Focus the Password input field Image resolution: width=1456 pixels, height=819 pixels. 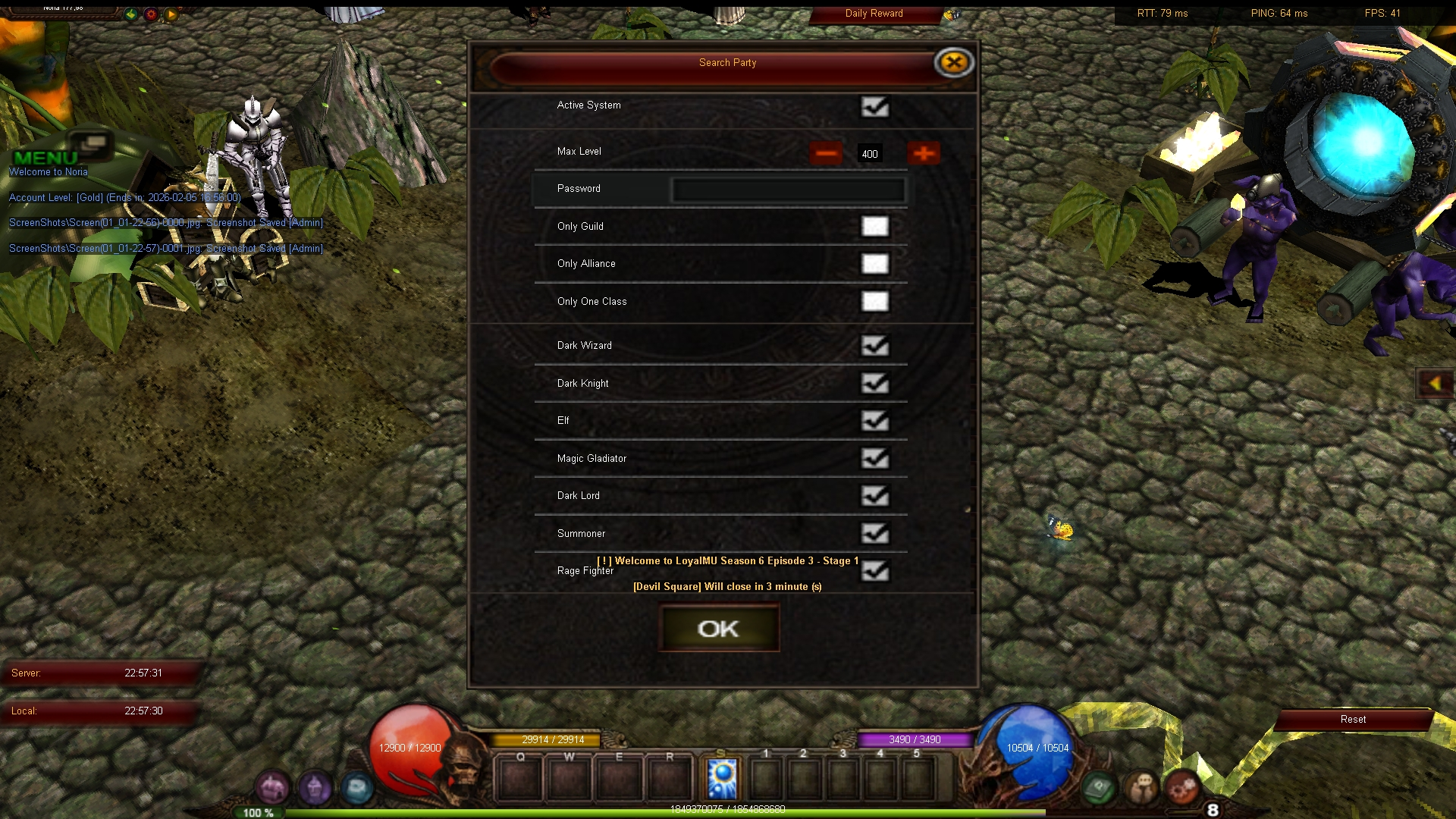[788, 190]
